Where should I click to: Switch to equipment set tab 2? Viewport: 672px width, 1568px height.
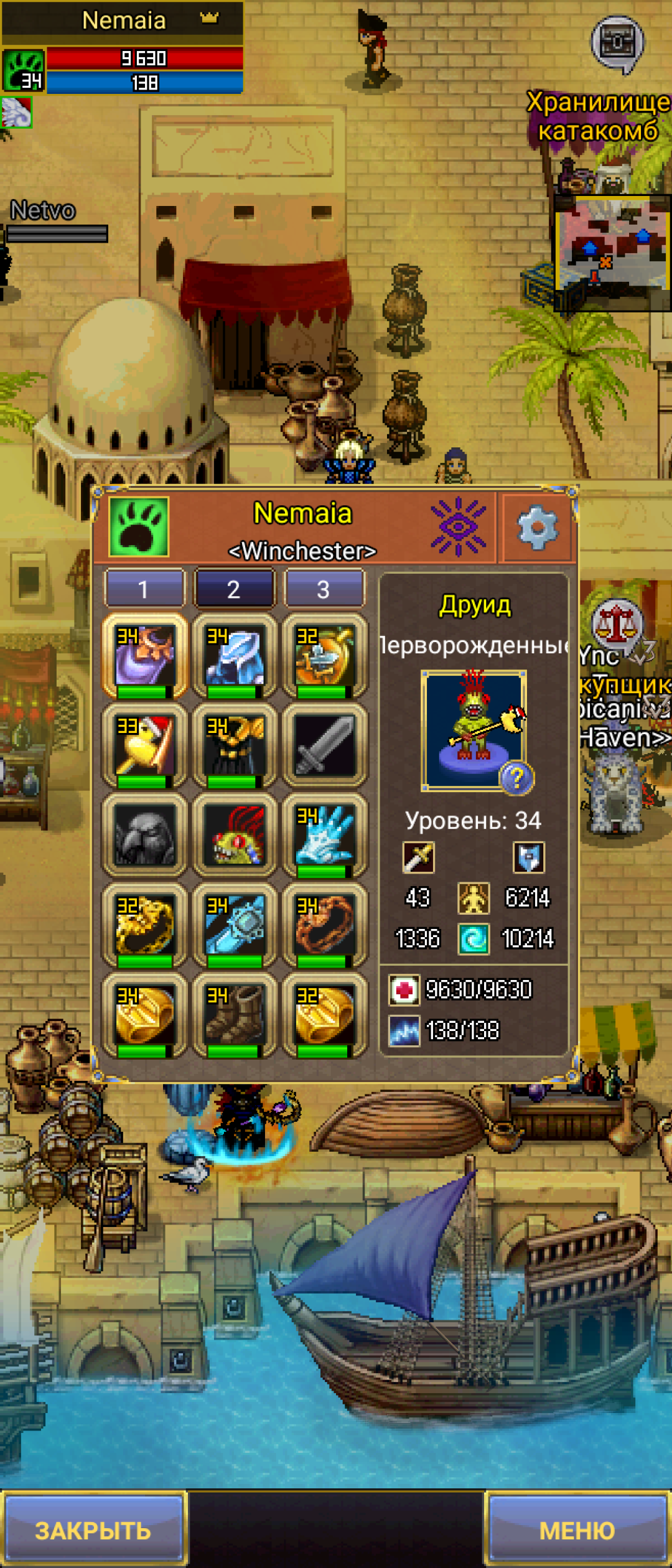coord(233,589)
